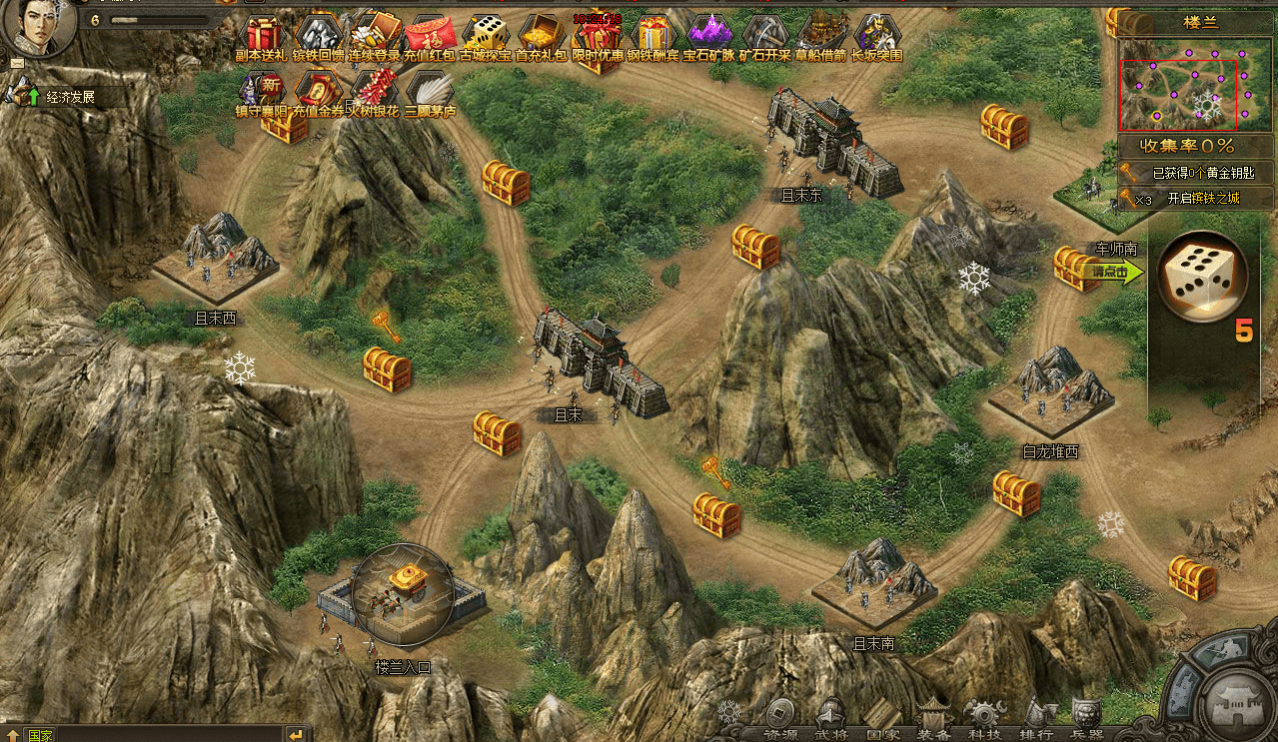
Task: Click the 矿石开采 mining pickaxe icon
Action: [764, 34]
